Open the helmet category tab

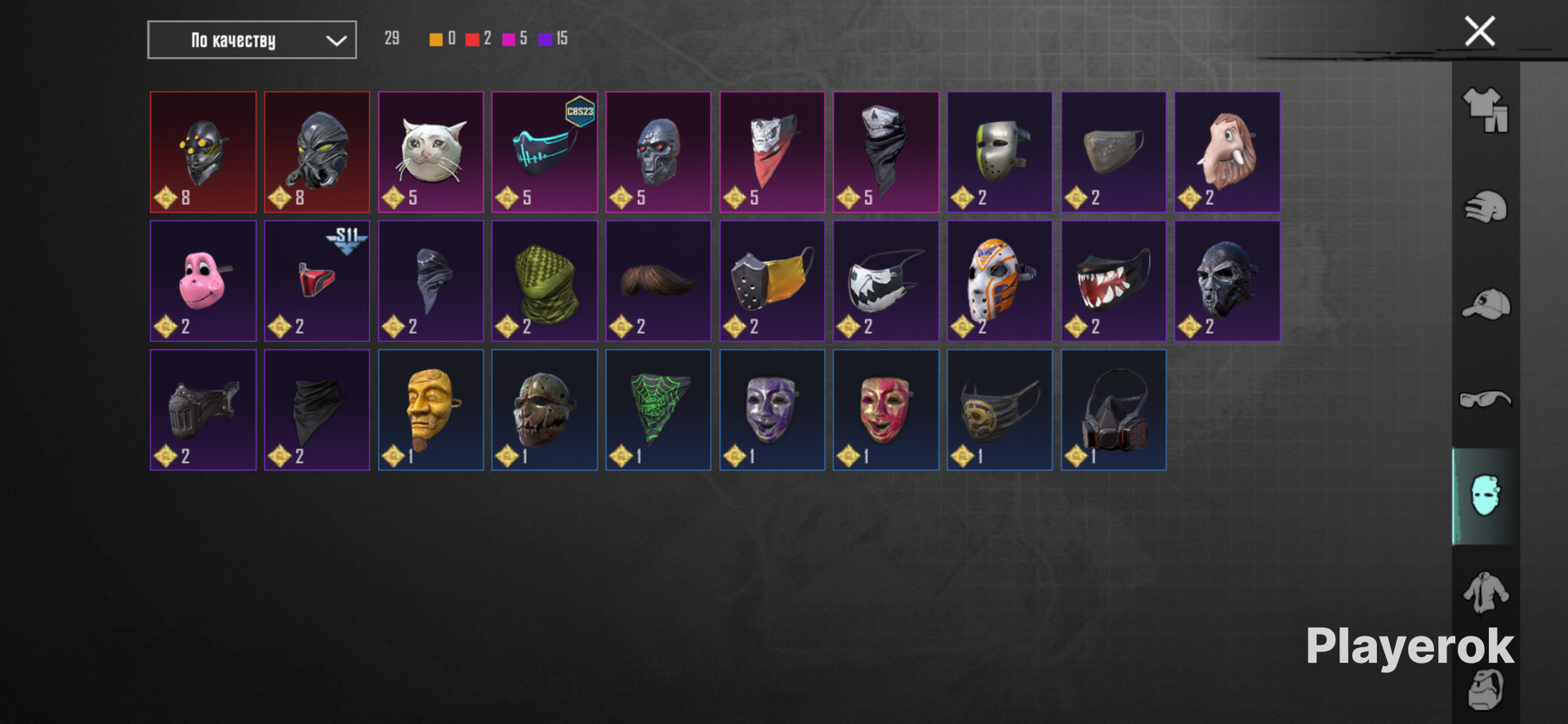point(1486,207)
